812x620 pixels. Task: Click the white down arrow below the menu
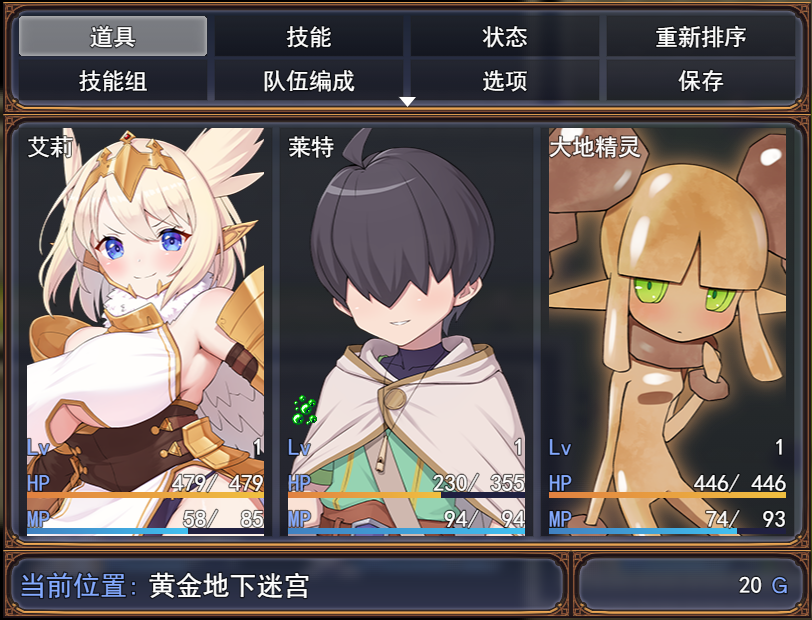407,102
